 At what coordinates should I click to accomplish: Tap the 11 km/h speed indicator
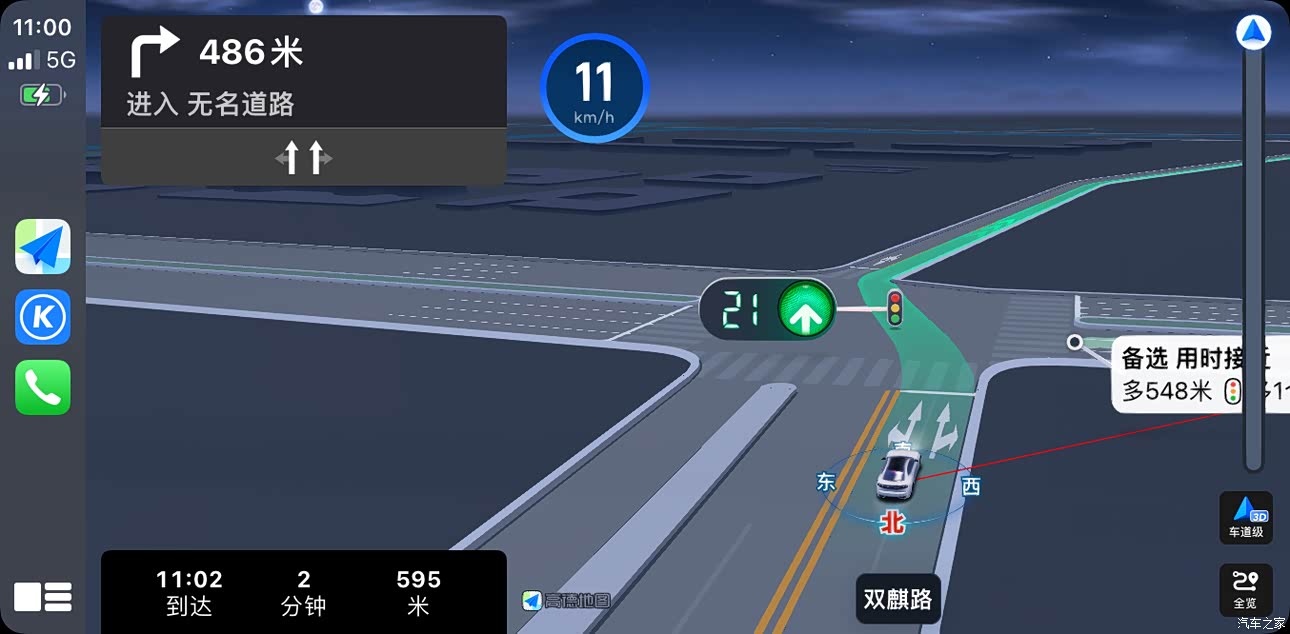594,89
